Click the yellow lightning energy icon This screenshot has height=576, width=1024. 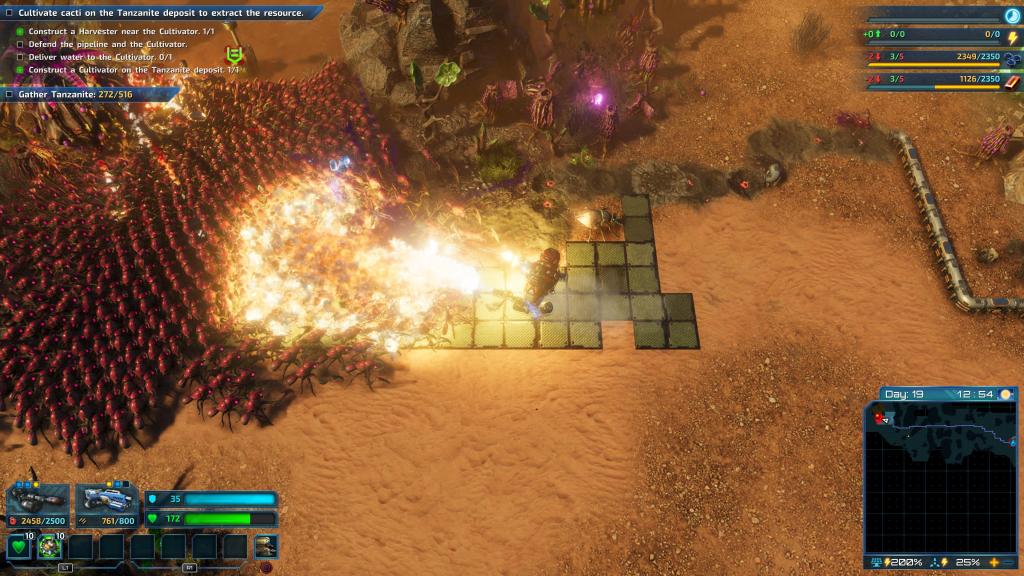click(x=1010, y=36)
